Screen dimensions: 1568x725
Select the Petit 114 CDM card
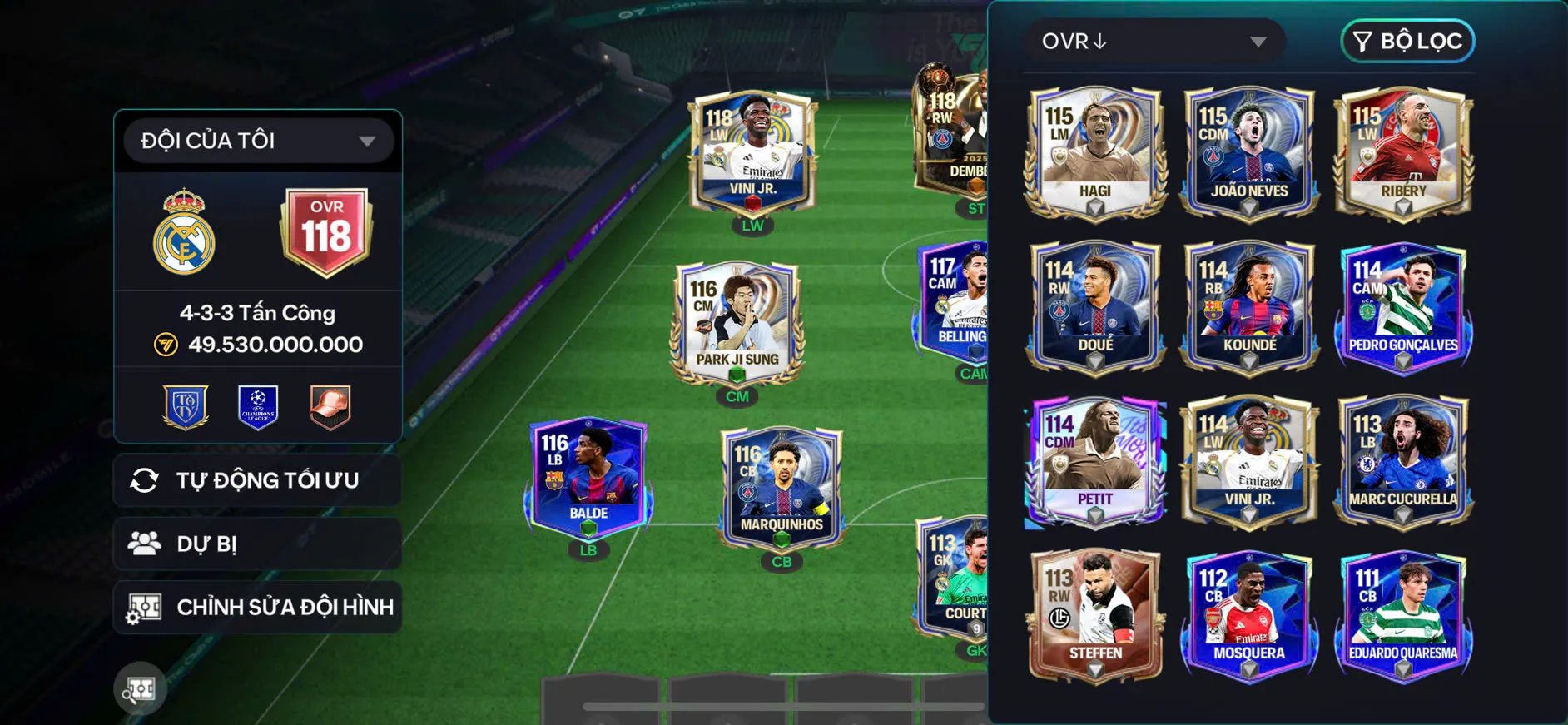tap(1095, 461)
